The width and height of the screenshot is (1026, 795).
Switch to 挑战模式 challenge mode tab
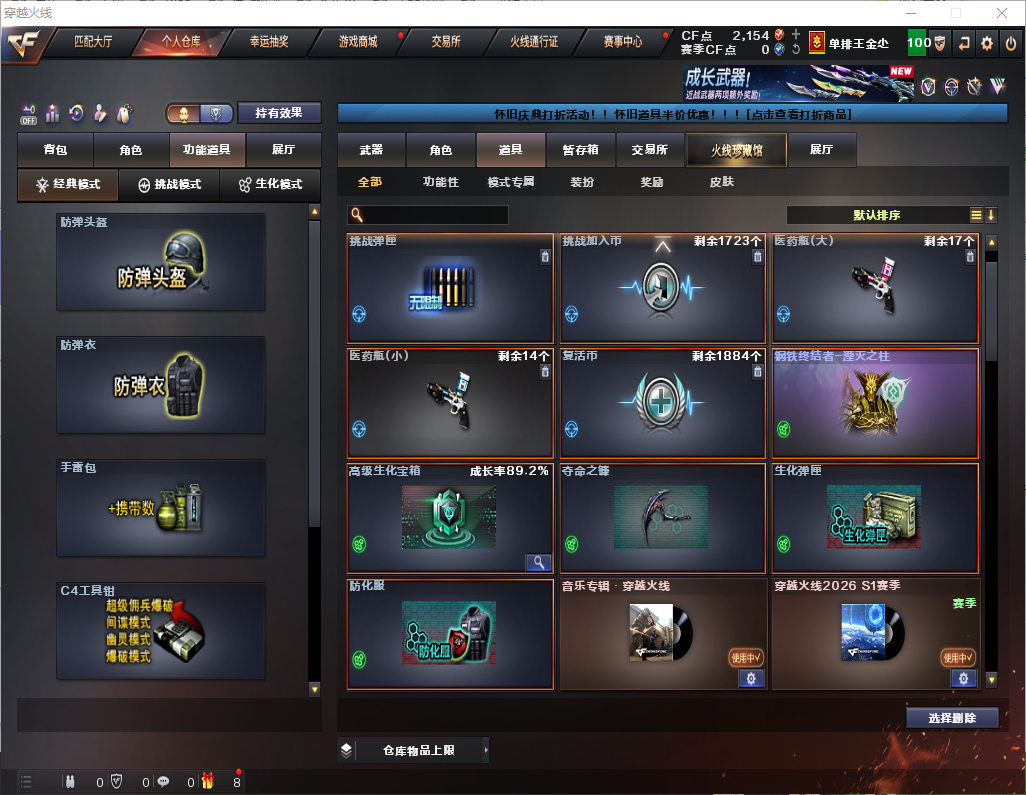[169, 185]
